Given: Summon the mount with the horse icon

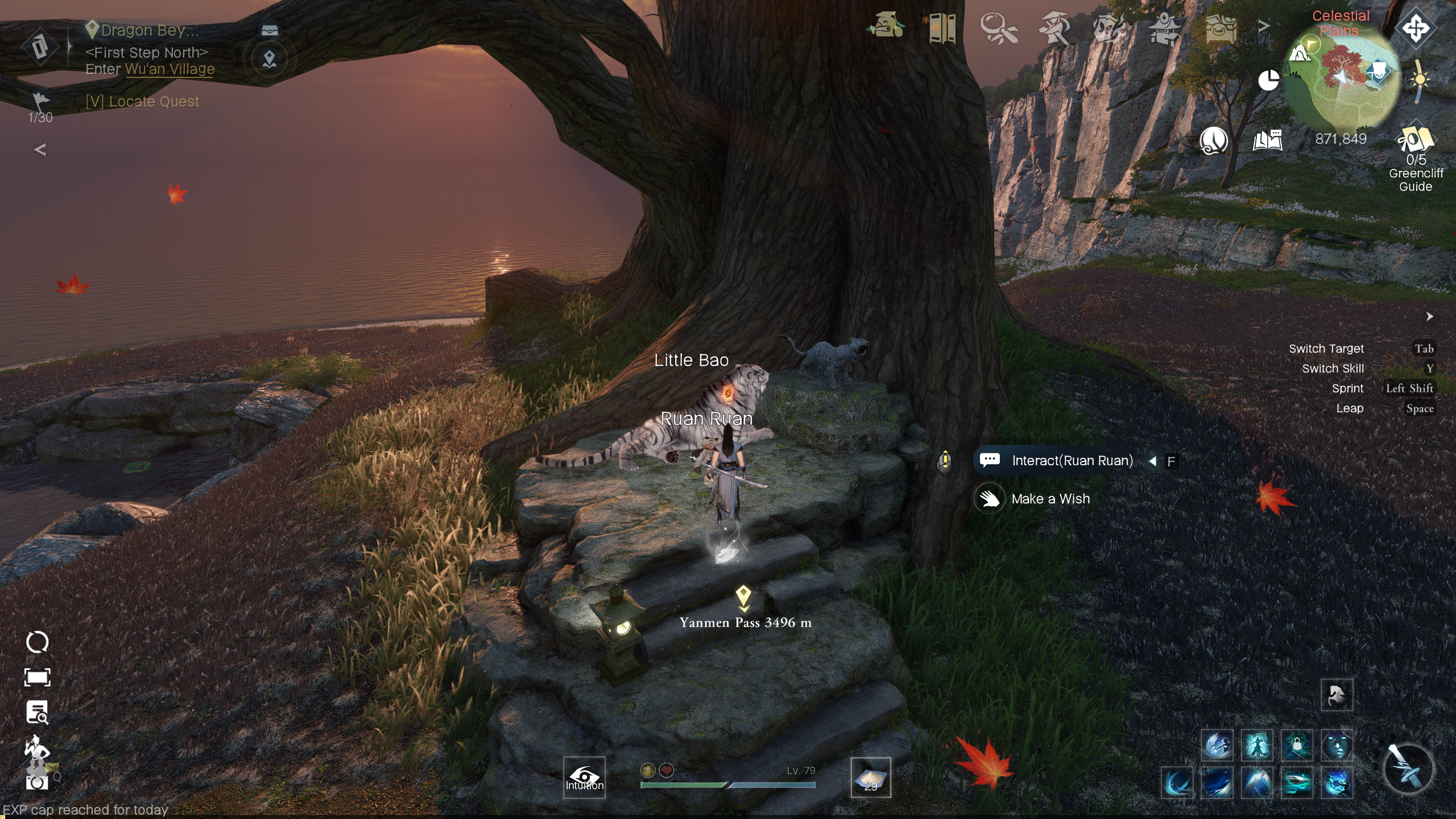Looking at the screenshot, I should pos(1336,694).
